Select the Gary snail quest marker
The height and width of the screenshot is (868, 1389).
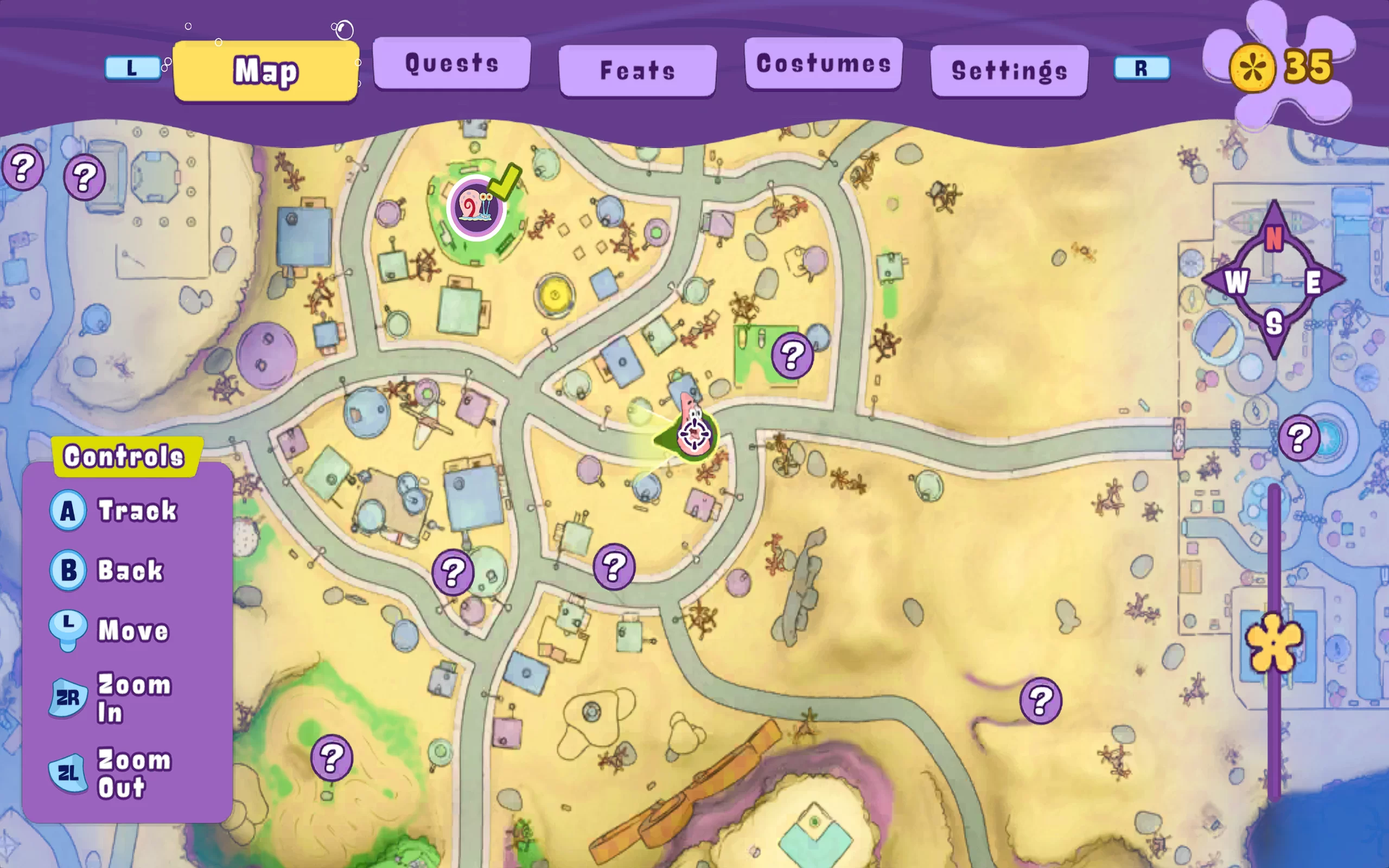click(x=476, y=207)
